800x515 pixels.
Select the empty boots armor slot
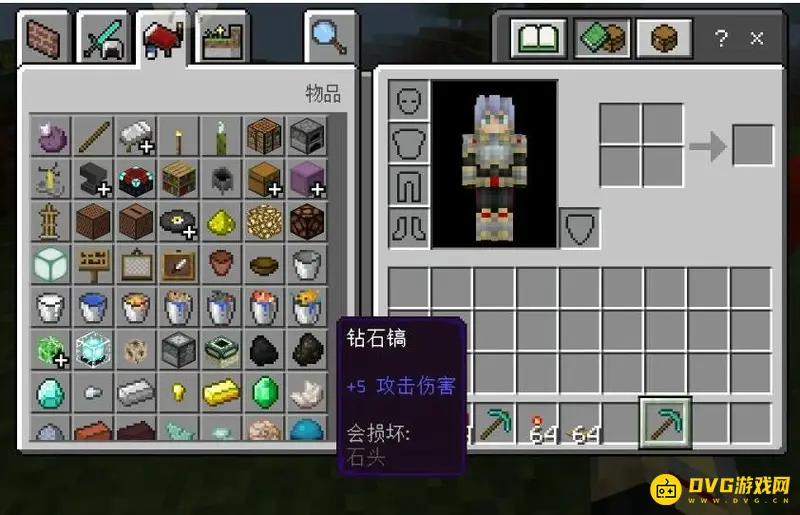[408, 227]
